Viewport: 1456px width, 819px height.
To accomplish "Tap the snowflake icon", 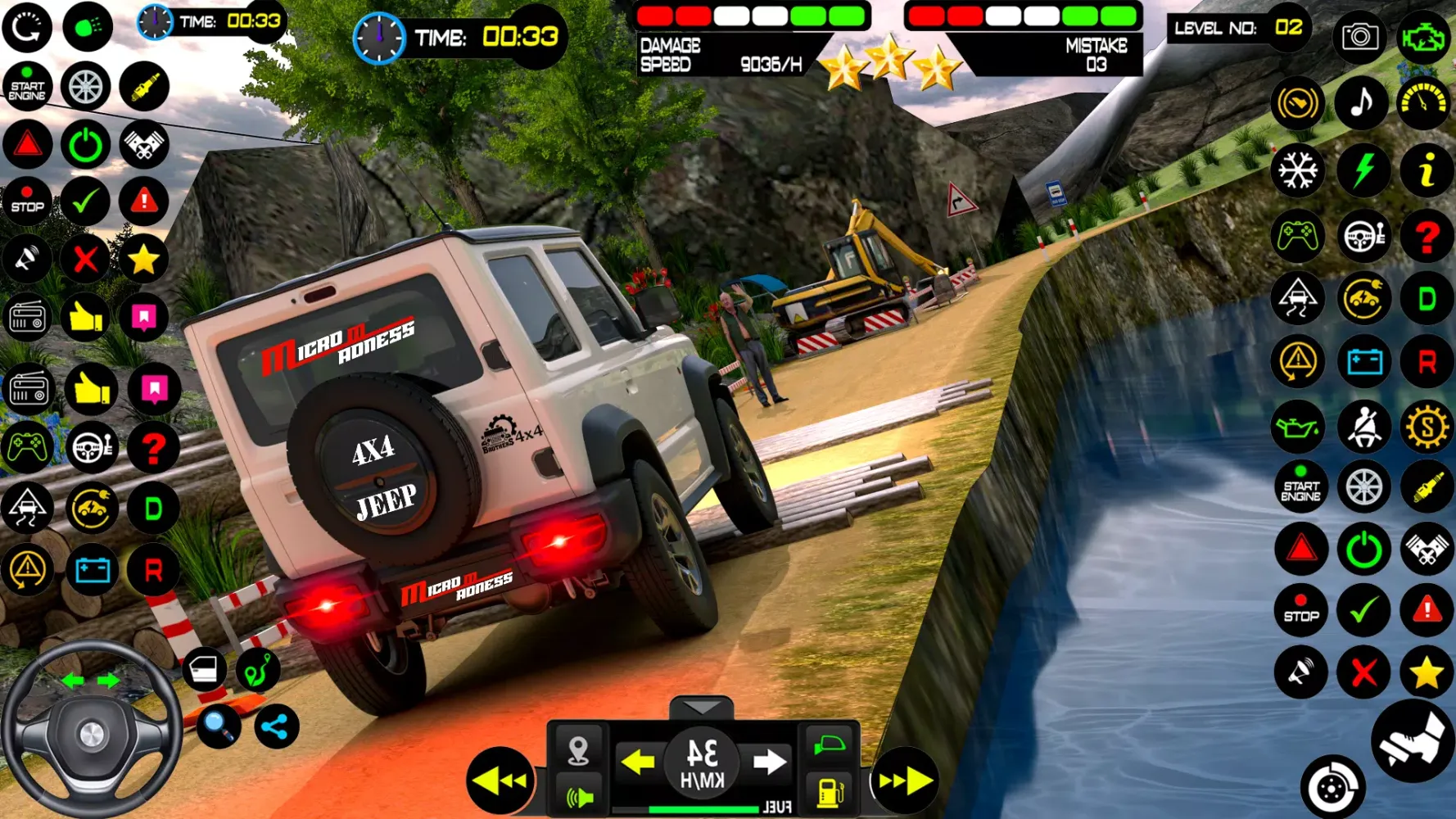I will click(1298, 170).
